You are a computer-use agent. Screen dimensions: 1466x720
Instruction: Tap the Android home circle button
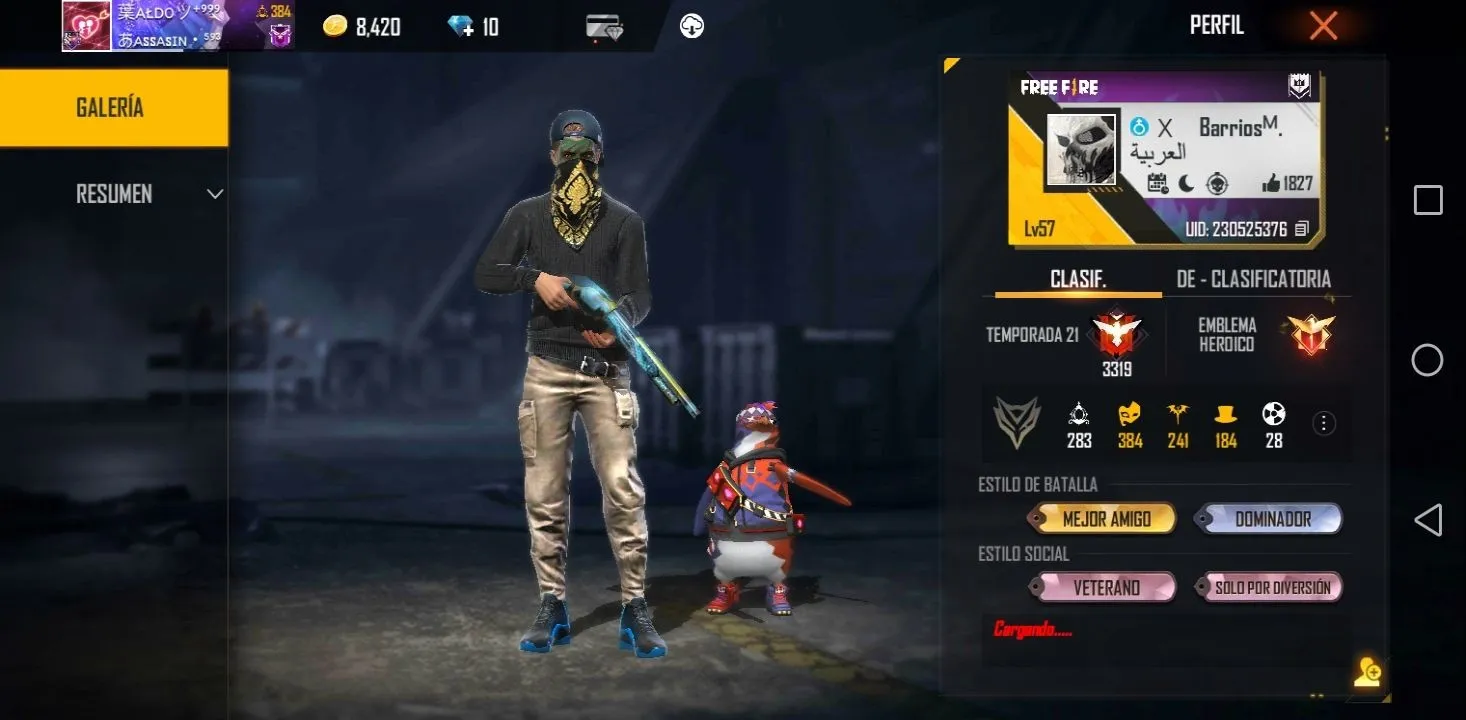(1427, 360)
